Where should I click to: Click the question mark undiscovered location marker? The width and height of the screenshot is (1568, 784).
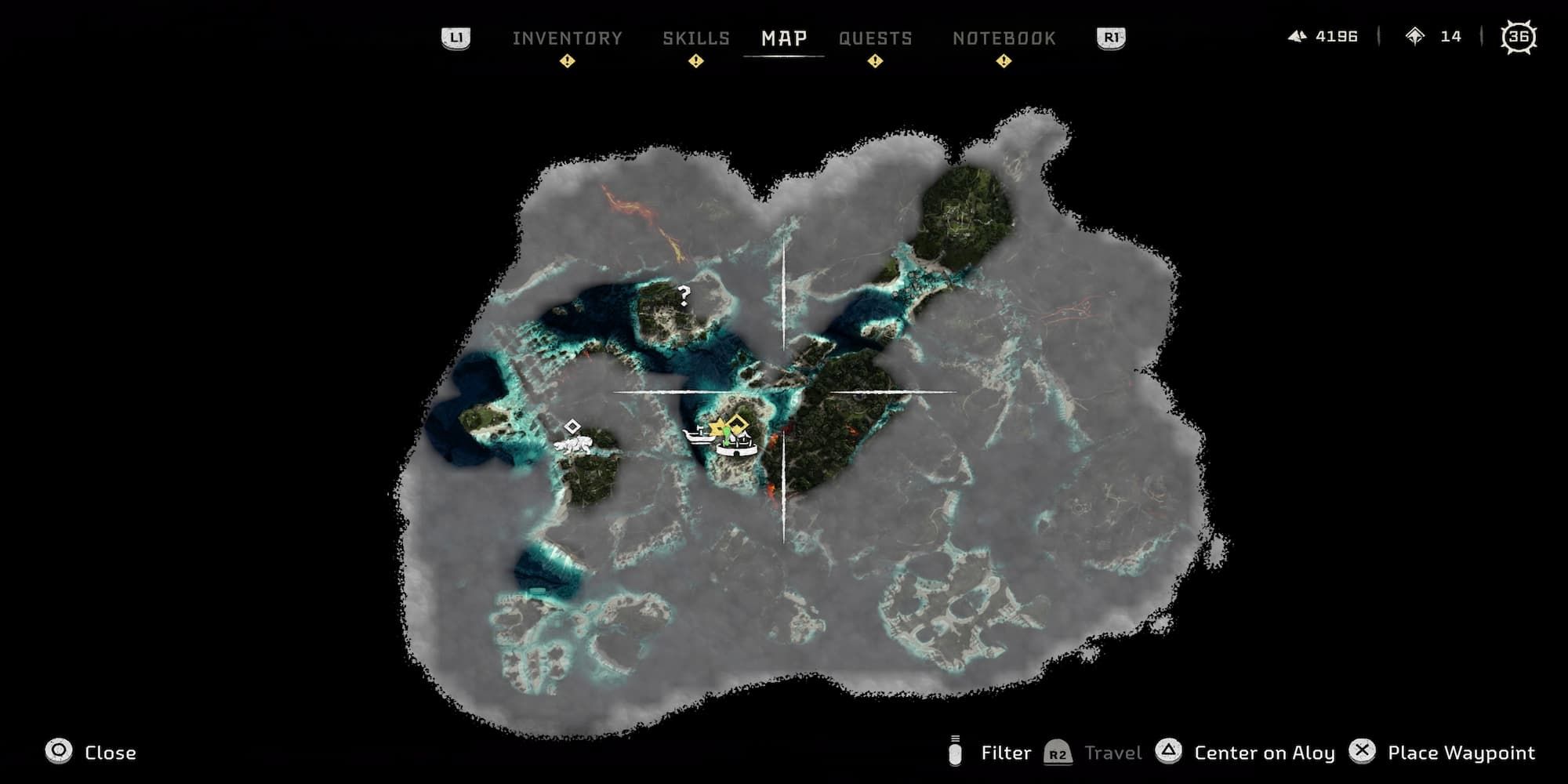[684, 296]
